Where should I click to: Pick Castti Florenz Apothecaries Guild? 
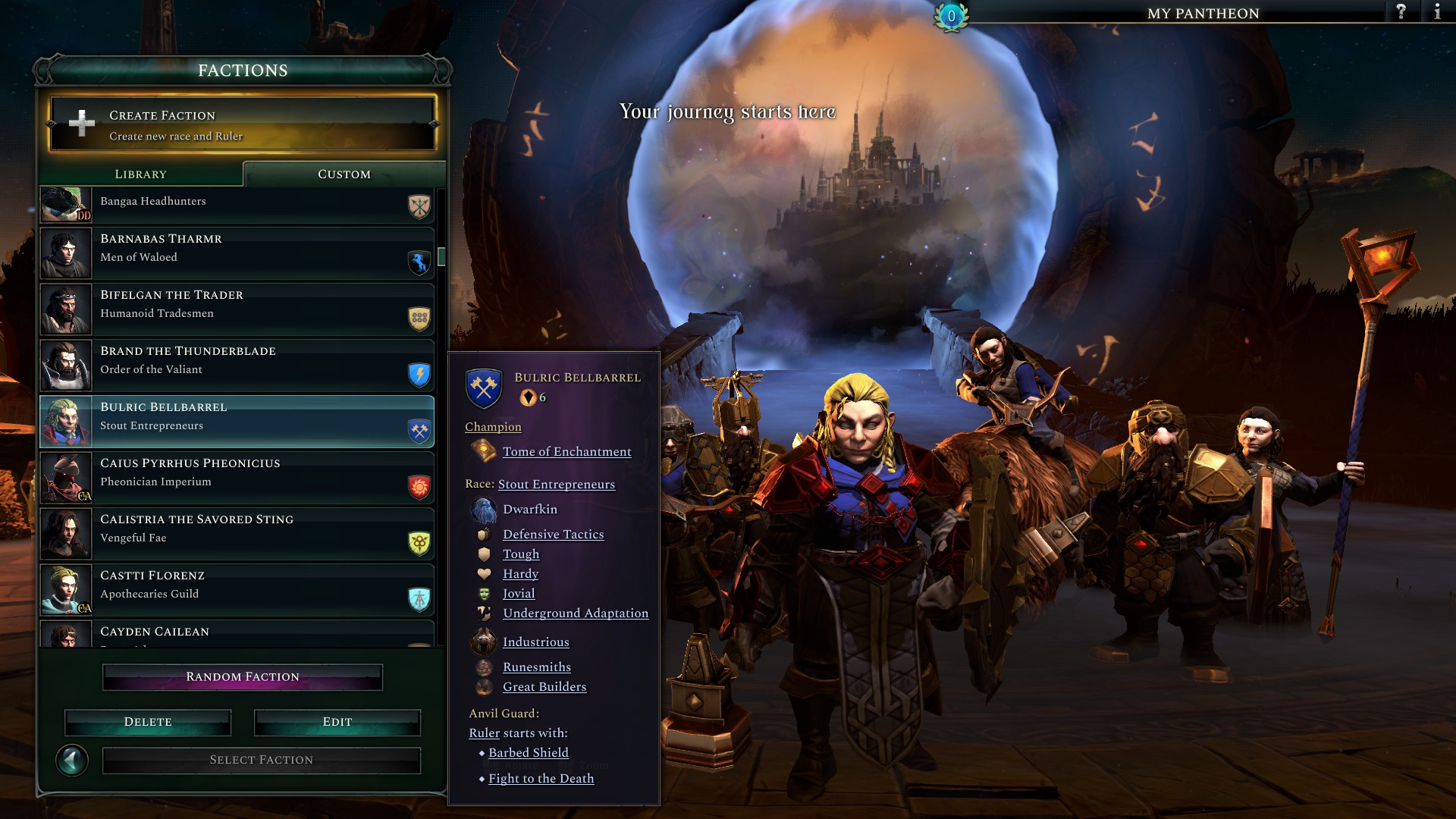[x=237, y=590]
